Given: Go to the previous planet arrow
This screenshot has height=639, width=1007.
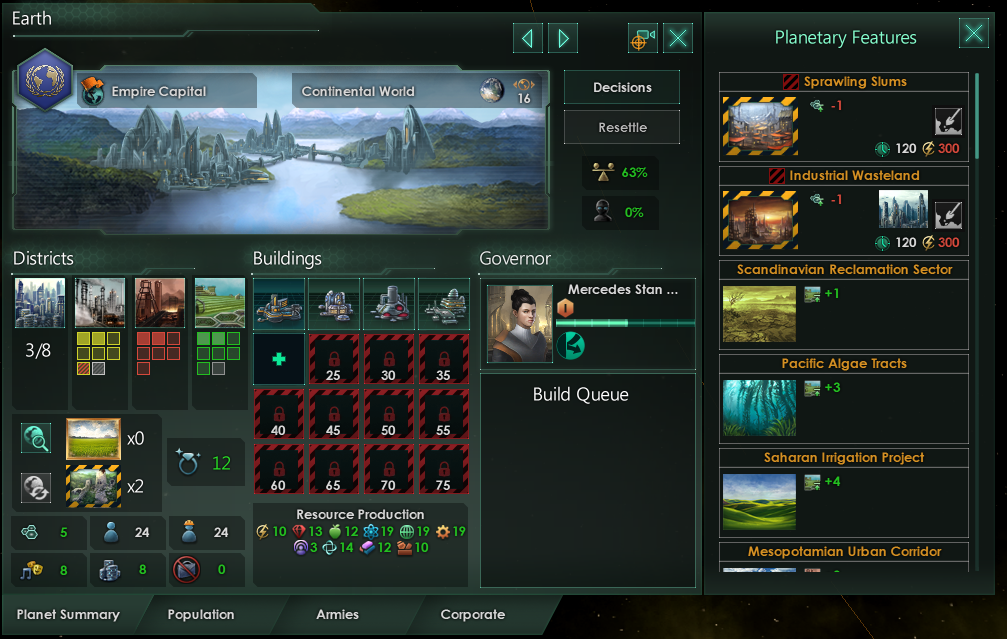Looking at the screenshot, I should click(527, 38).
